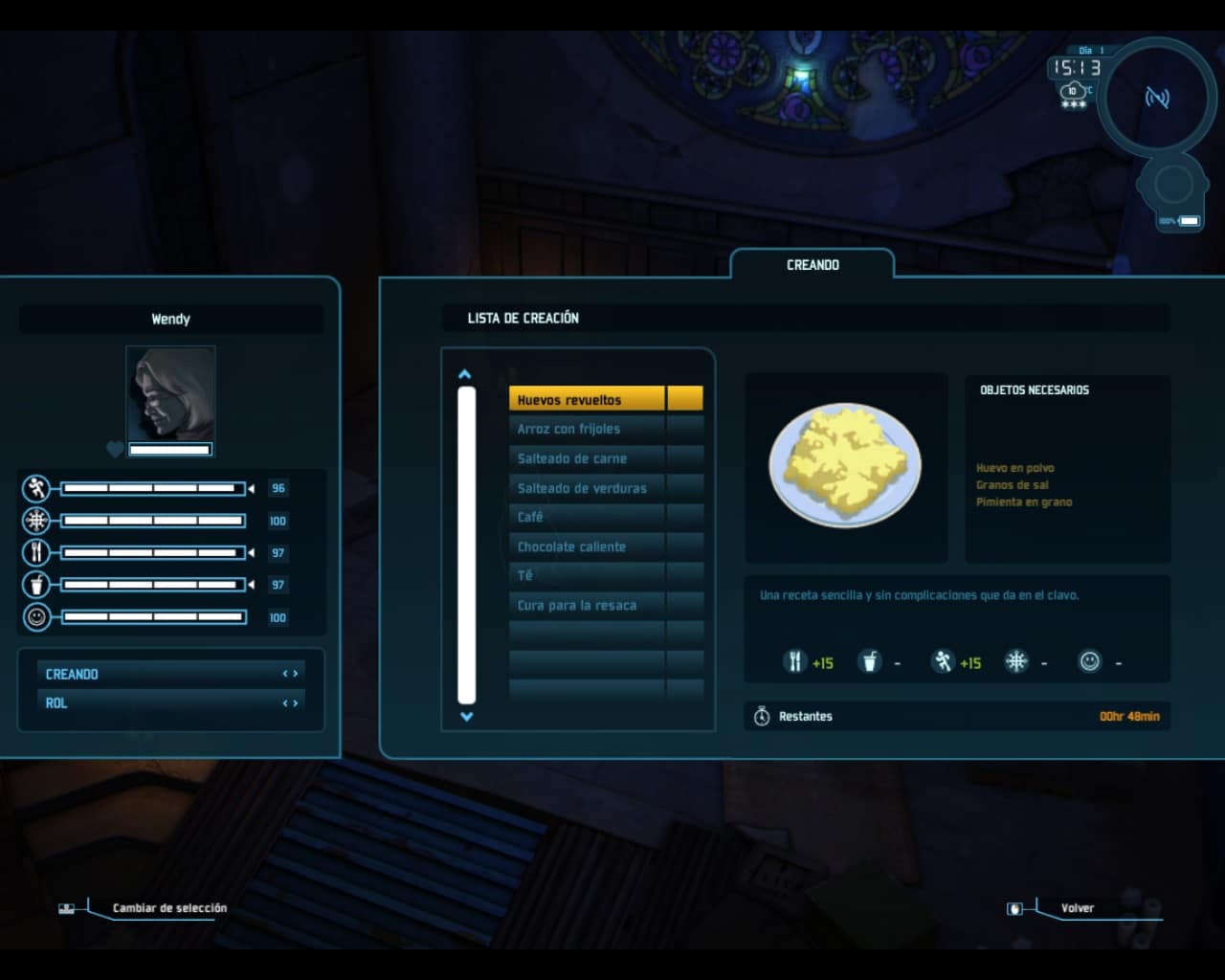
Task: Click the Volver back button
Action: click(x=1077, y=907)
